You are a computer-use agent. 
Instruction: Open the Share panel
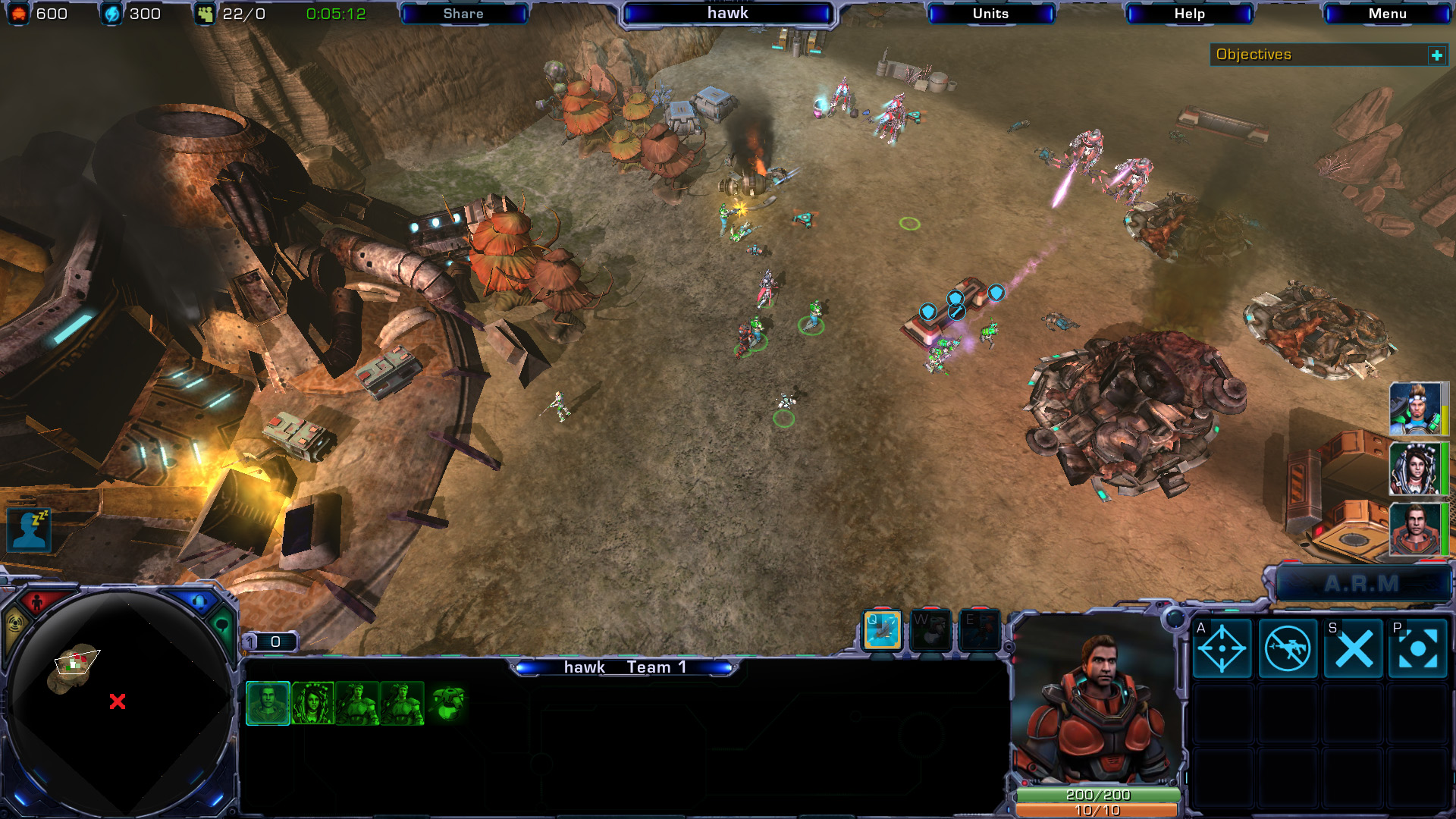click(463, 14)
